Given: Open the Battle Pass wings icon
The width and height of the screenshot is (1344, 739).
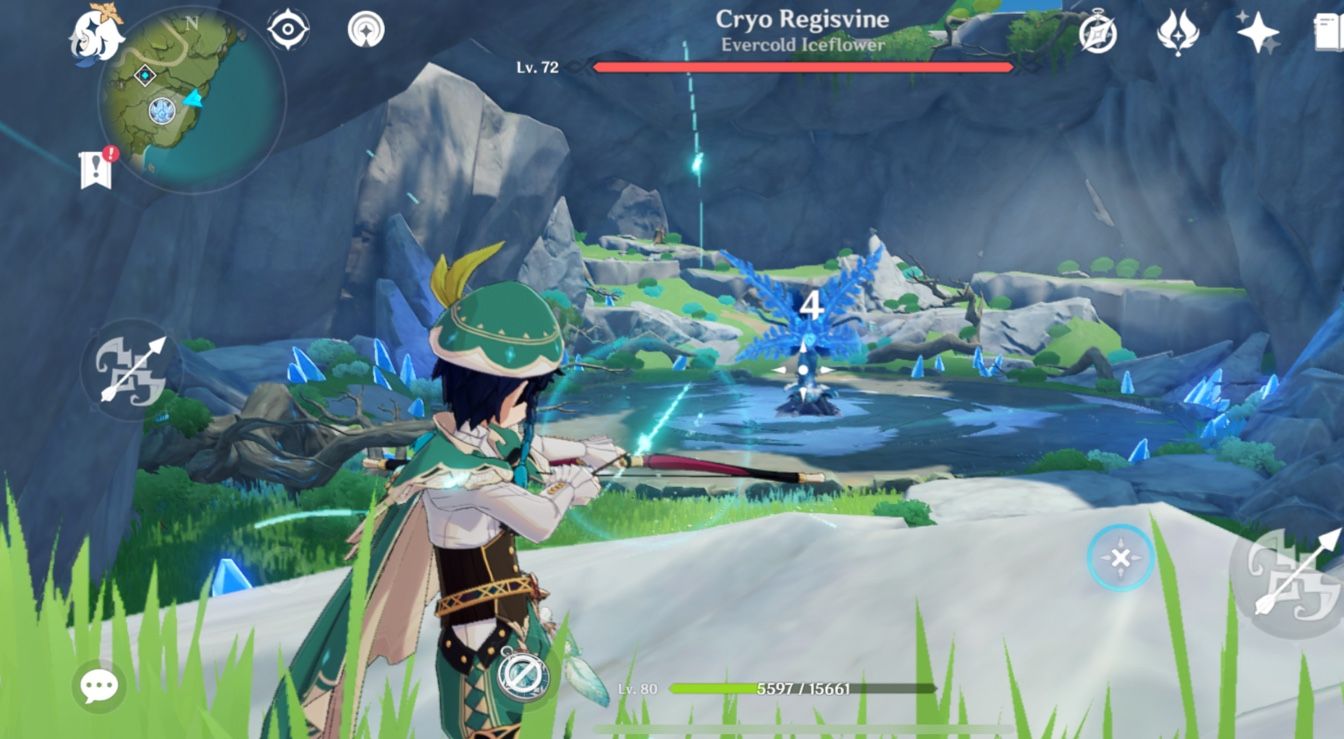Looking at the screenshot, I should point(1180,30).
